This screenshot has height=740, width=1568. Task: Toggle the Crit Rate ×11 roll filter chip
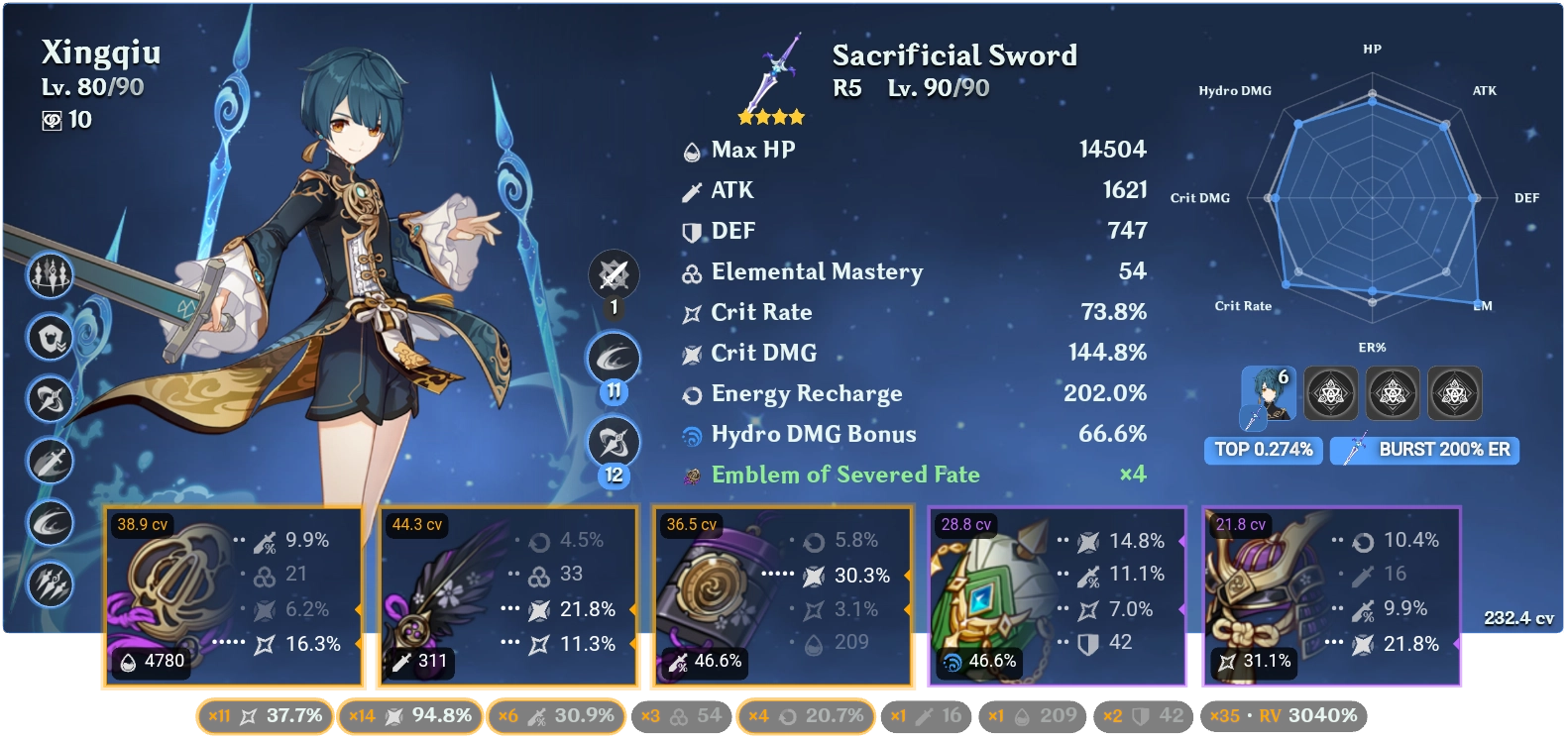point(266,714)
